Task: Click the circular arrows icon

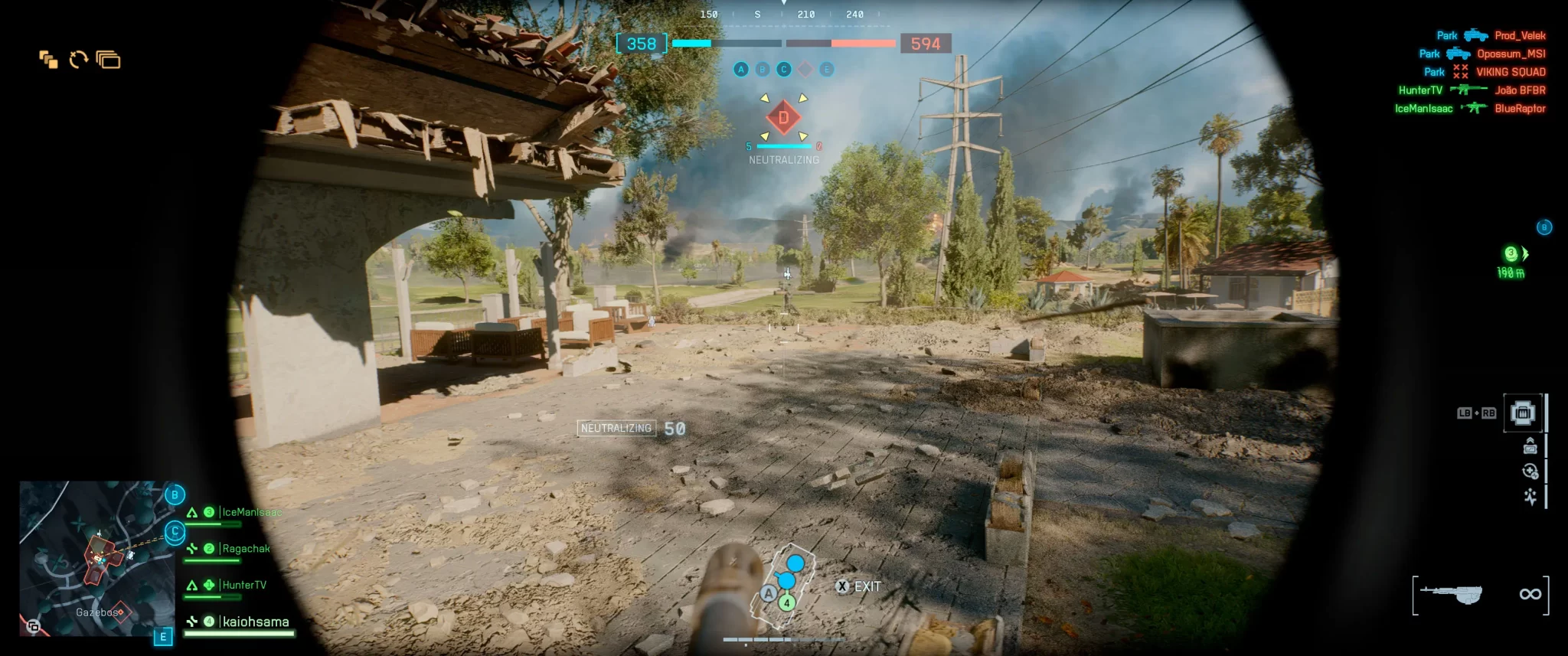Action: tap(78, 60)
